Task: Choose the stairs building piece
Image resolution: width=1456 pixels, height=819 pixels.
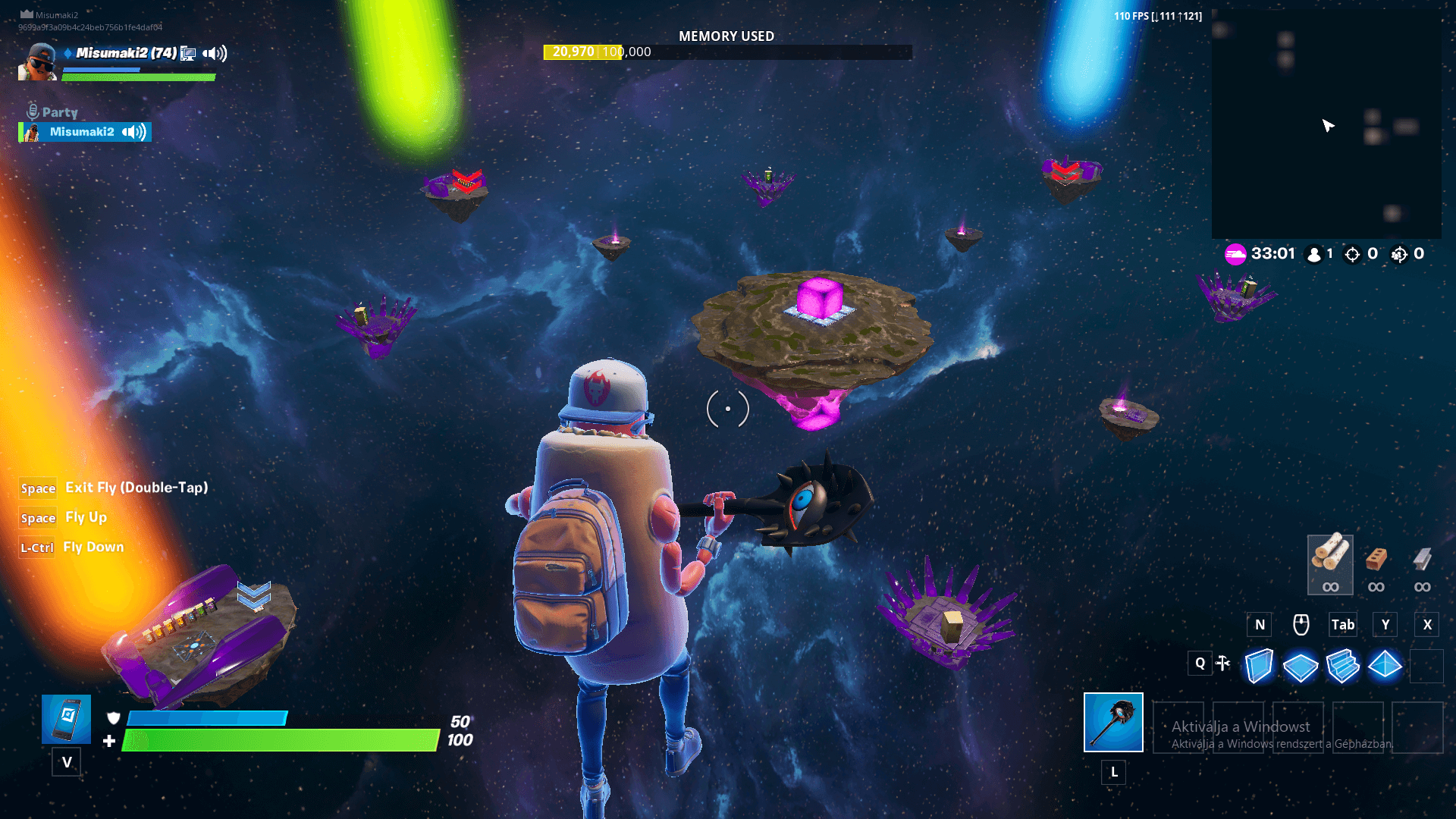Action: tap(1343, 666)
